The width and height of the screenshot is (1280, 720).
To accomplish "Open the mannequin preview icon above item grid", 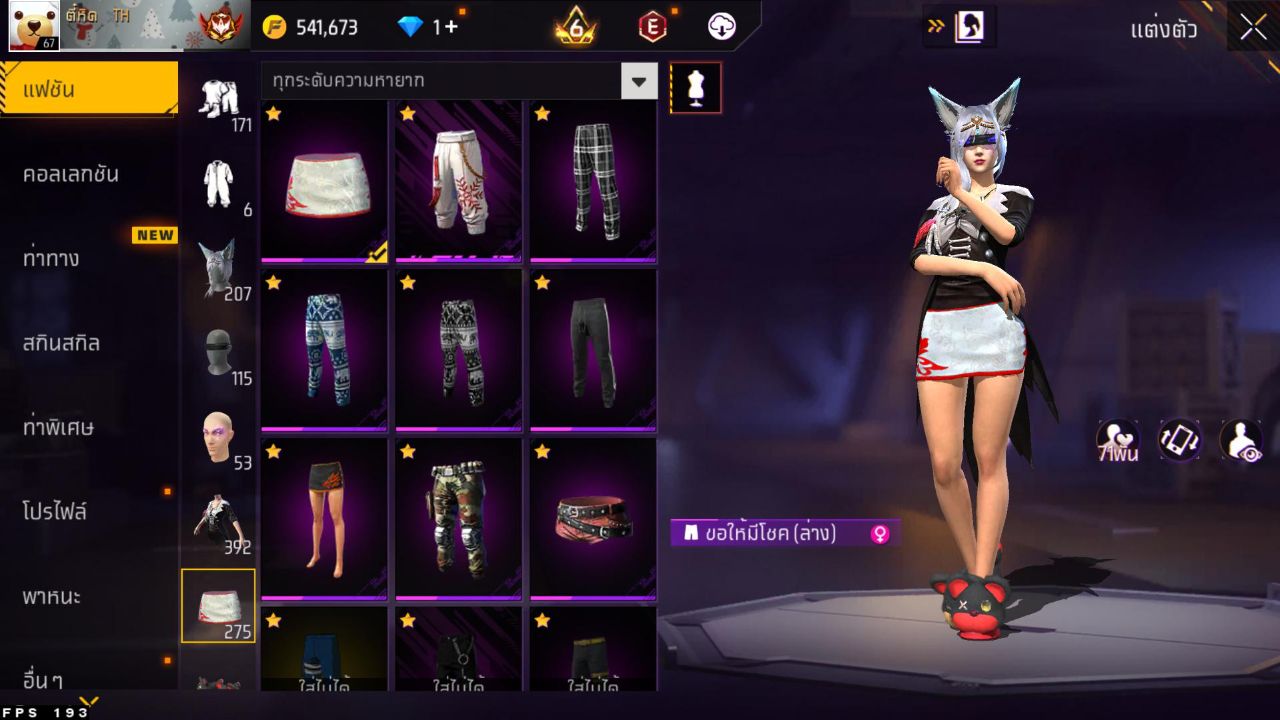I will coord(695,87).
